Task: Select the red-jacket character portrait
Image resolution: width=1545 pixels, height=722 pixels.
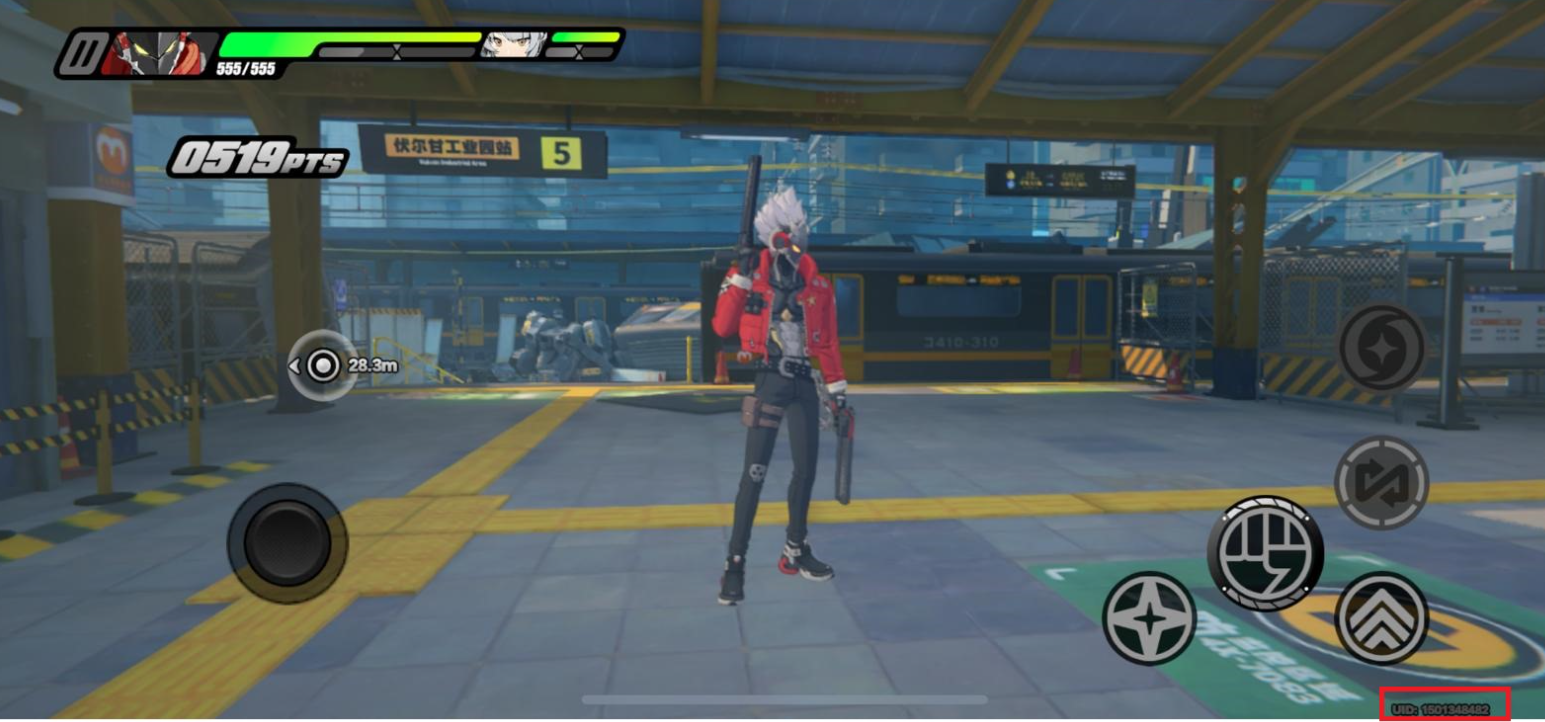Action: point(158,52)
